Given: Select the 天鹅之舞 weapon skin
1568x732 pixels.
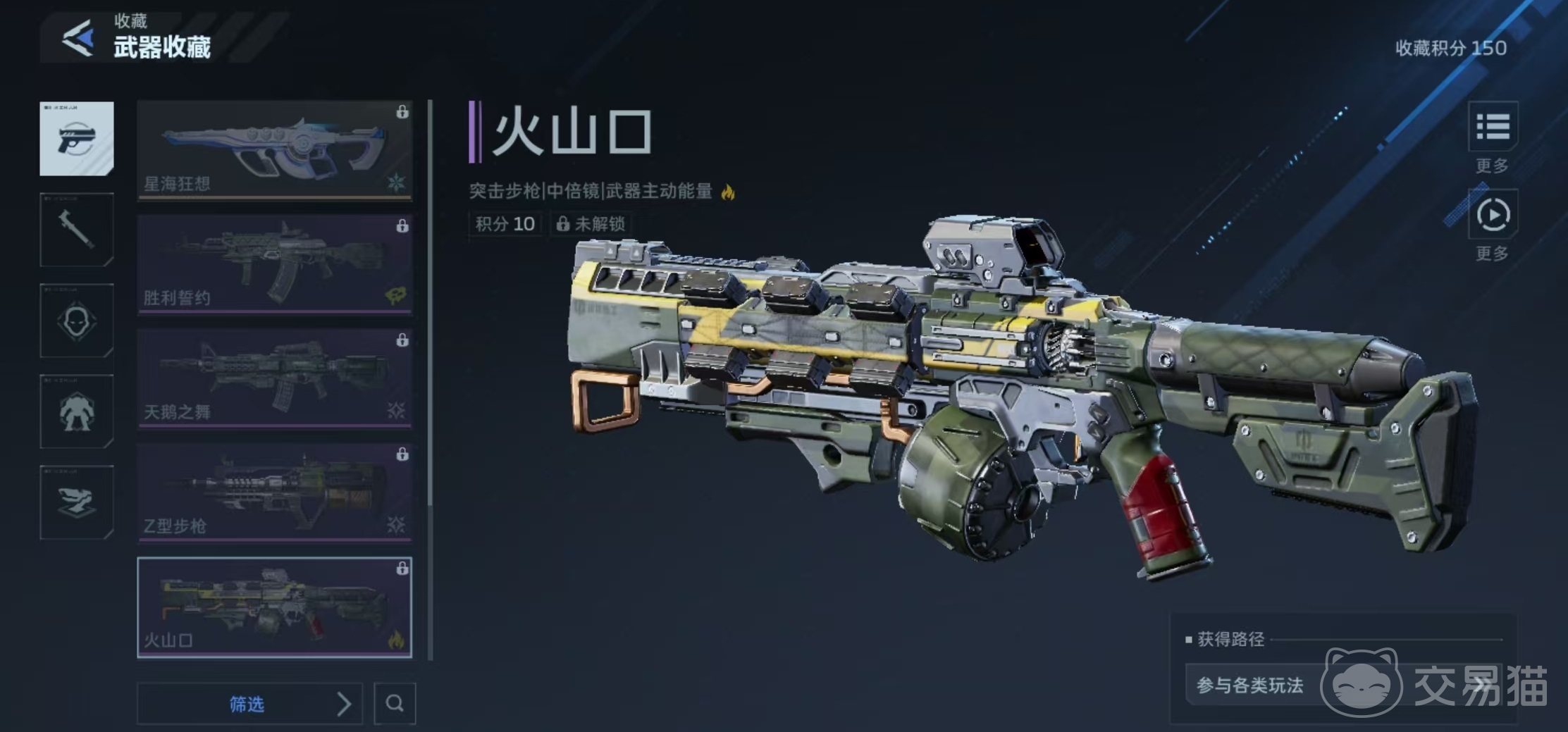Looking at the screenshot, I should coord(274,378).
